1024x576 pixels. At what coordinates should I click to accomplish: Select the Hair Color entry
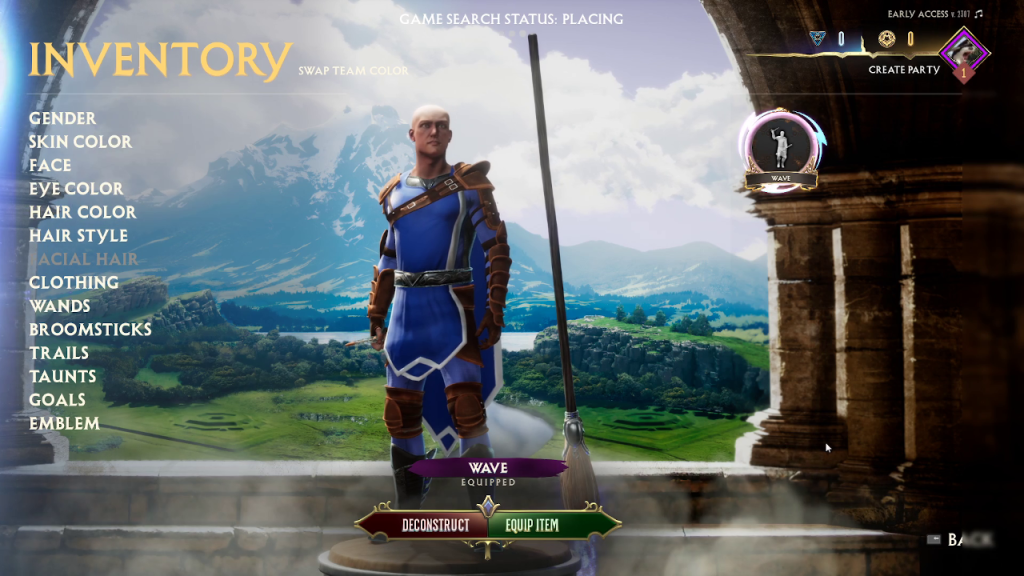click(x=82, y=212)
